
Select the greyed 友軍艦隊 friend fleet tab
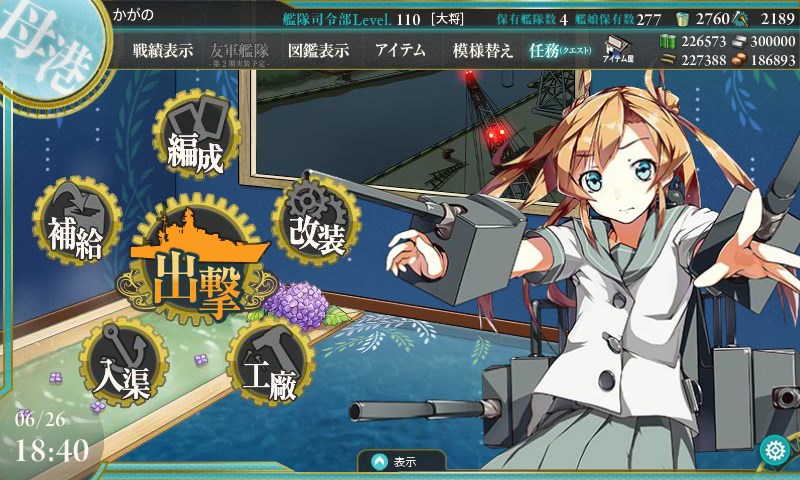240,51
